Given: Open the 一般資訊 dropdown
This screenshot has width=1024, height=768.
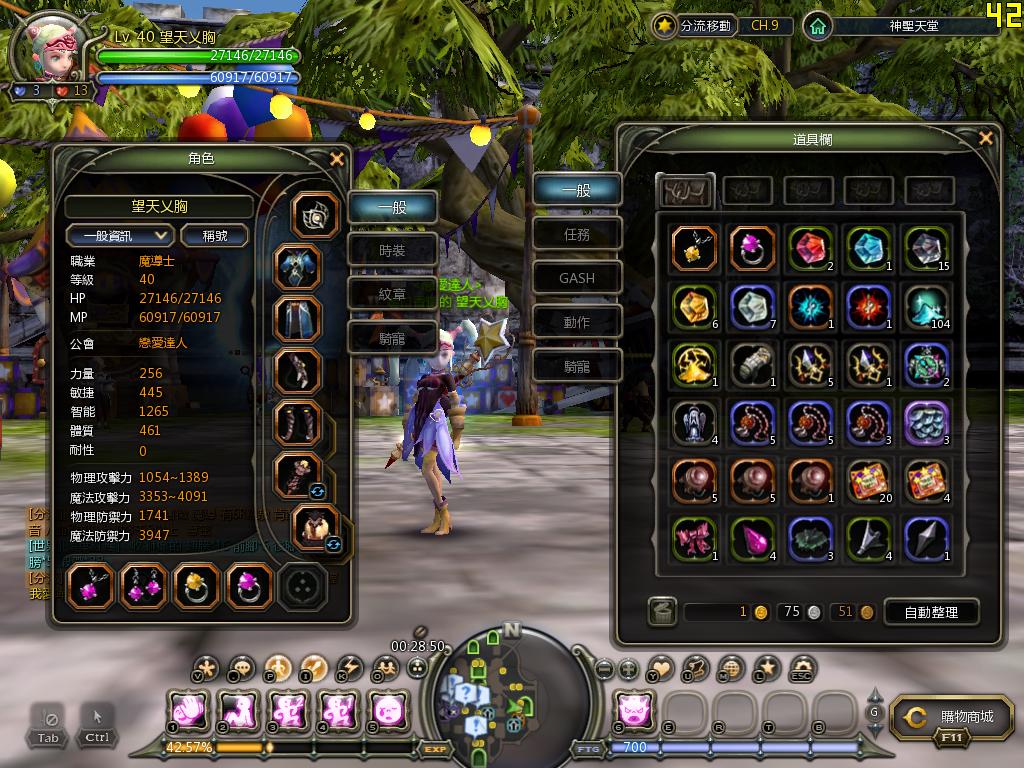Looking at the screenshot, I should click(x=121, y=235).
